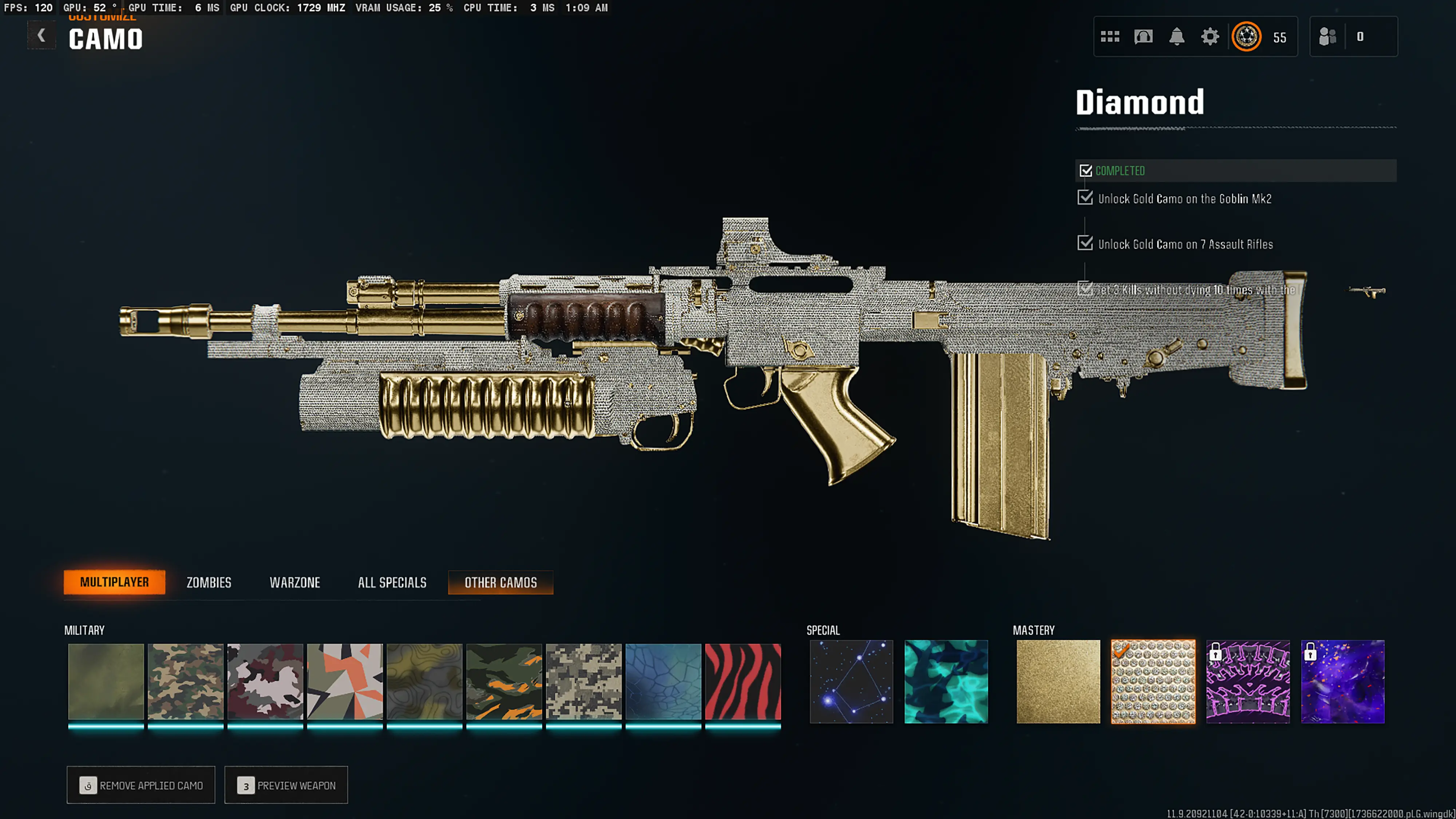Select the locked purple nebula mastery camo

(1342, 682)
